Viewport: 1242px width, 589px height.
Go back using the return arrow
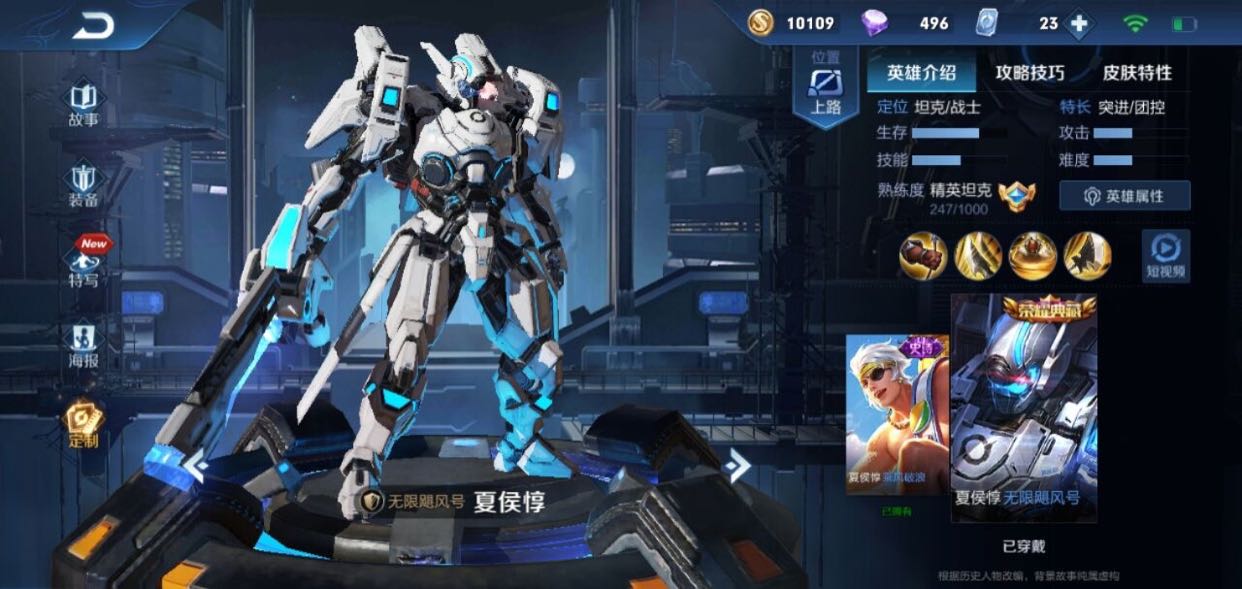tap(93, 27)
